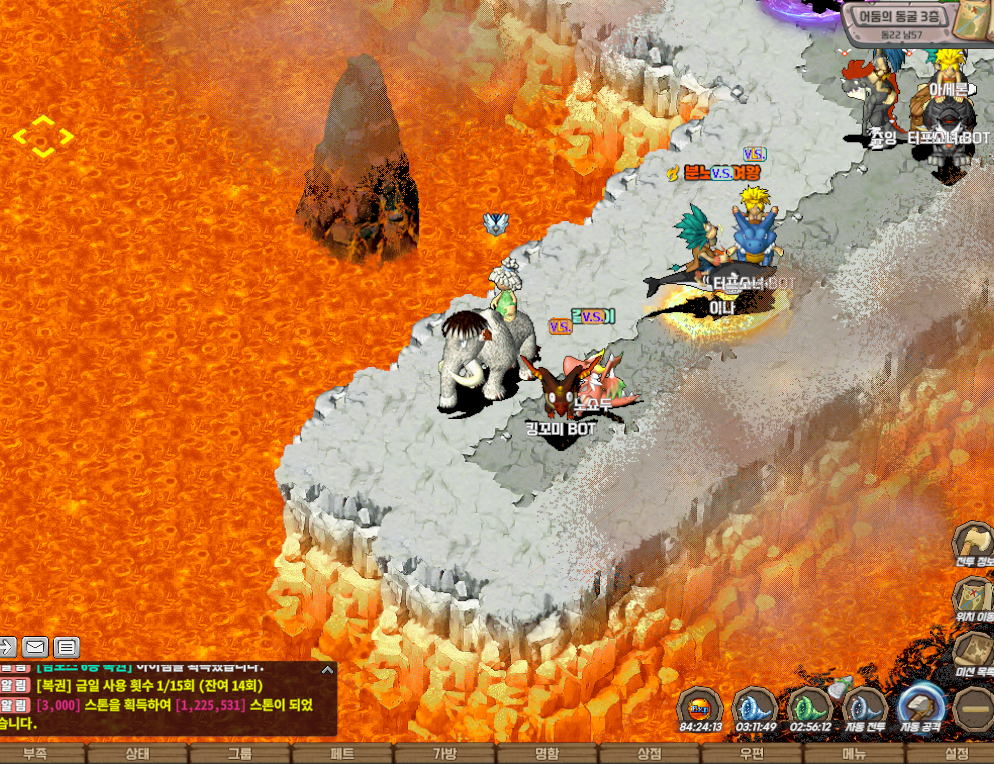Expand chat log with the up arrow
Image resolution: width=994 pixels, height=764 pixels.
327,669
